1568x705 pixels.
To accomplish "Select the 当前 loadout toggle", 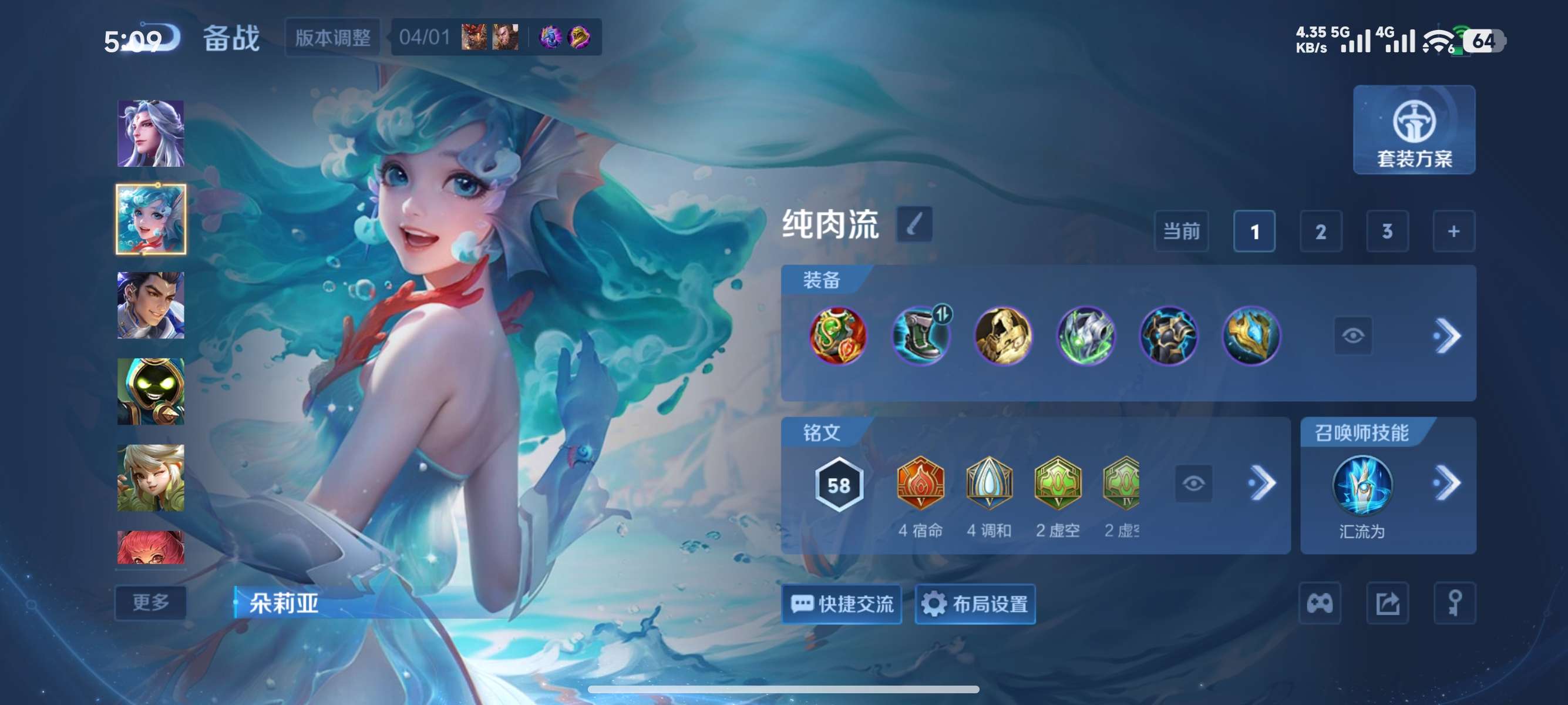I will coord(1180,231).
